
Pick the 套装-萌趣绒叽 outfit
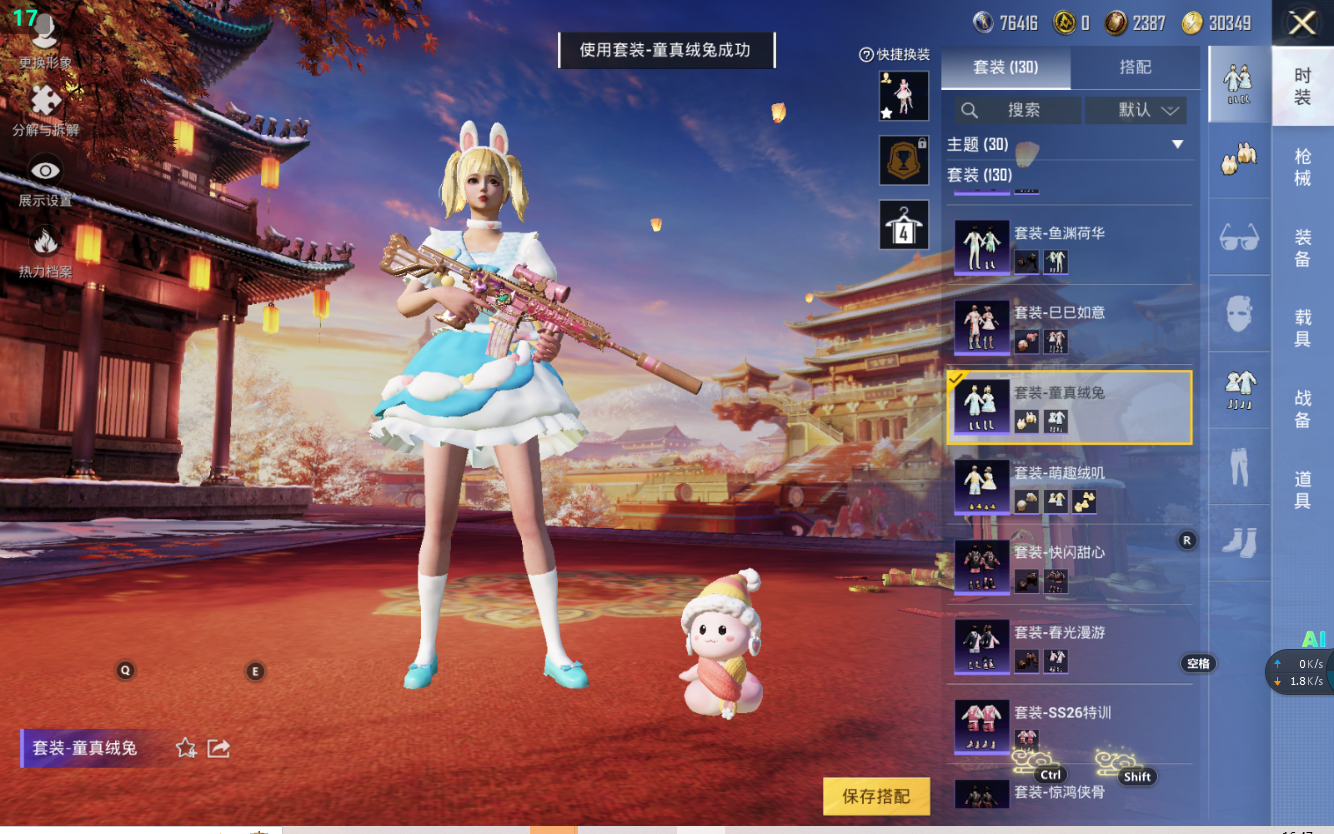click(1069, 486)
